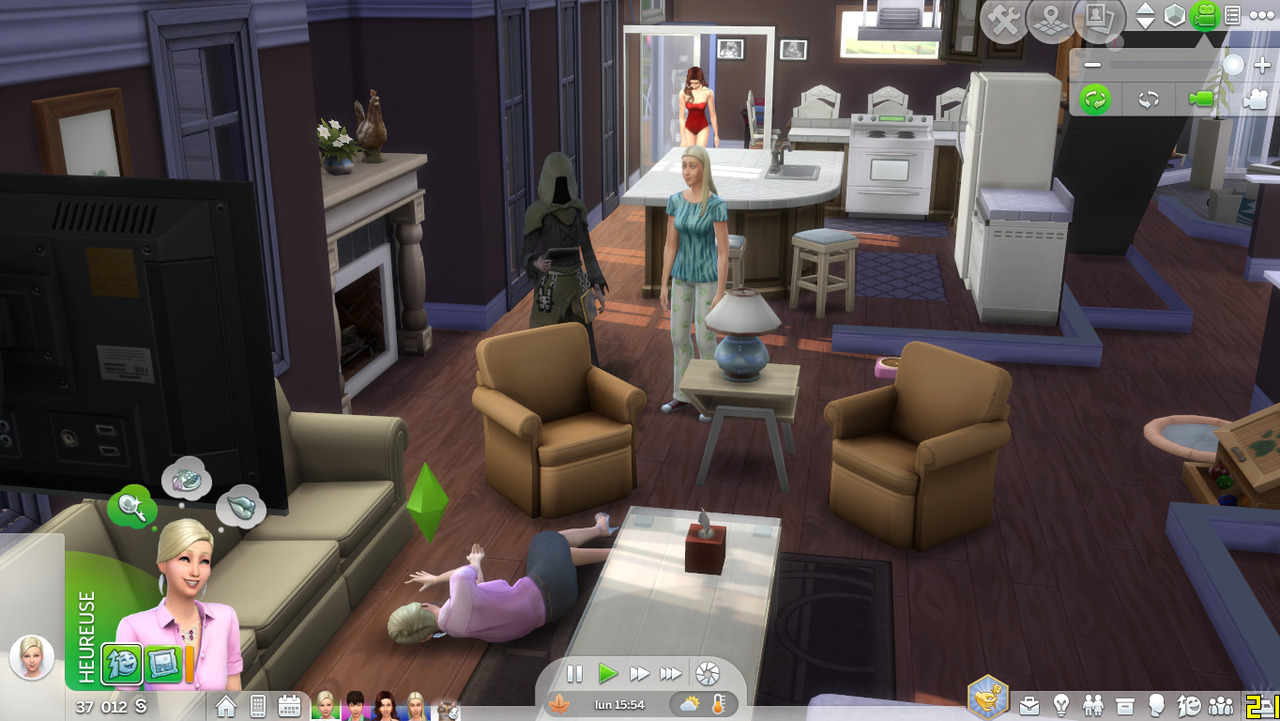
Task: Open the photo gallery button
Action: tap(1099, 19)
